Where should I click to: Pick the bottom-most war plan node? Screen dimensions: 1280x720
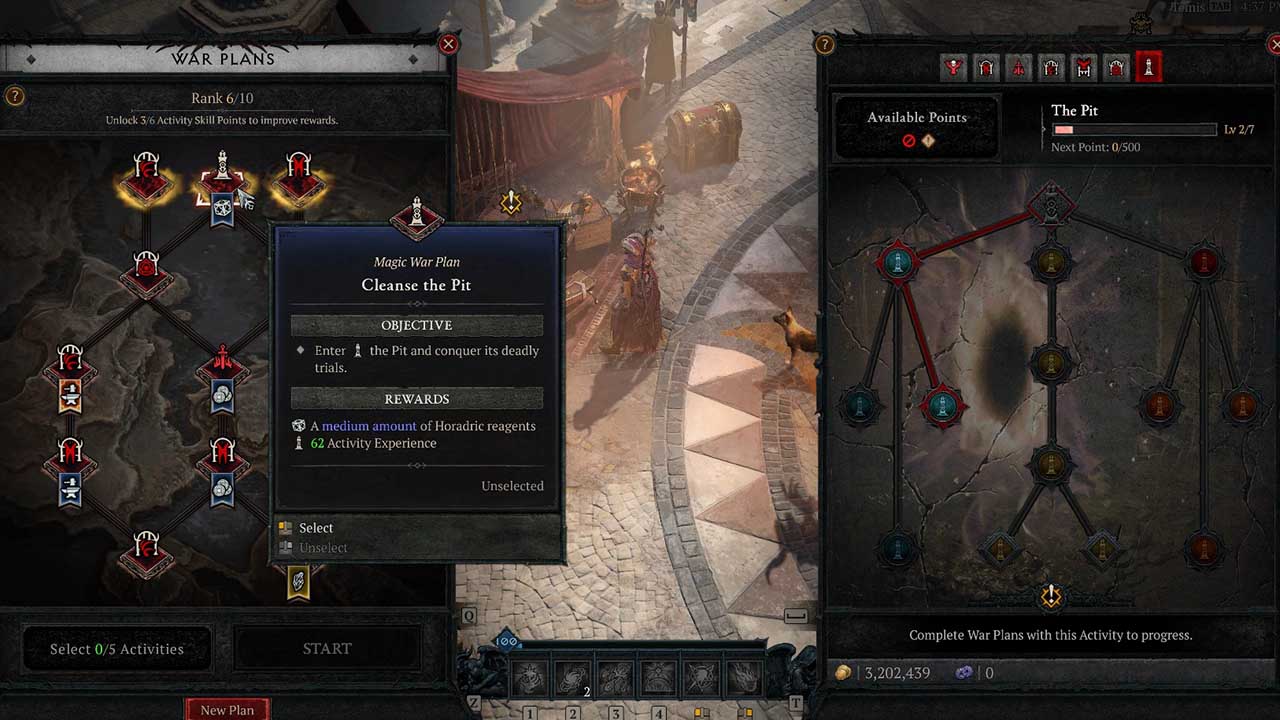[x=147, y=552]
